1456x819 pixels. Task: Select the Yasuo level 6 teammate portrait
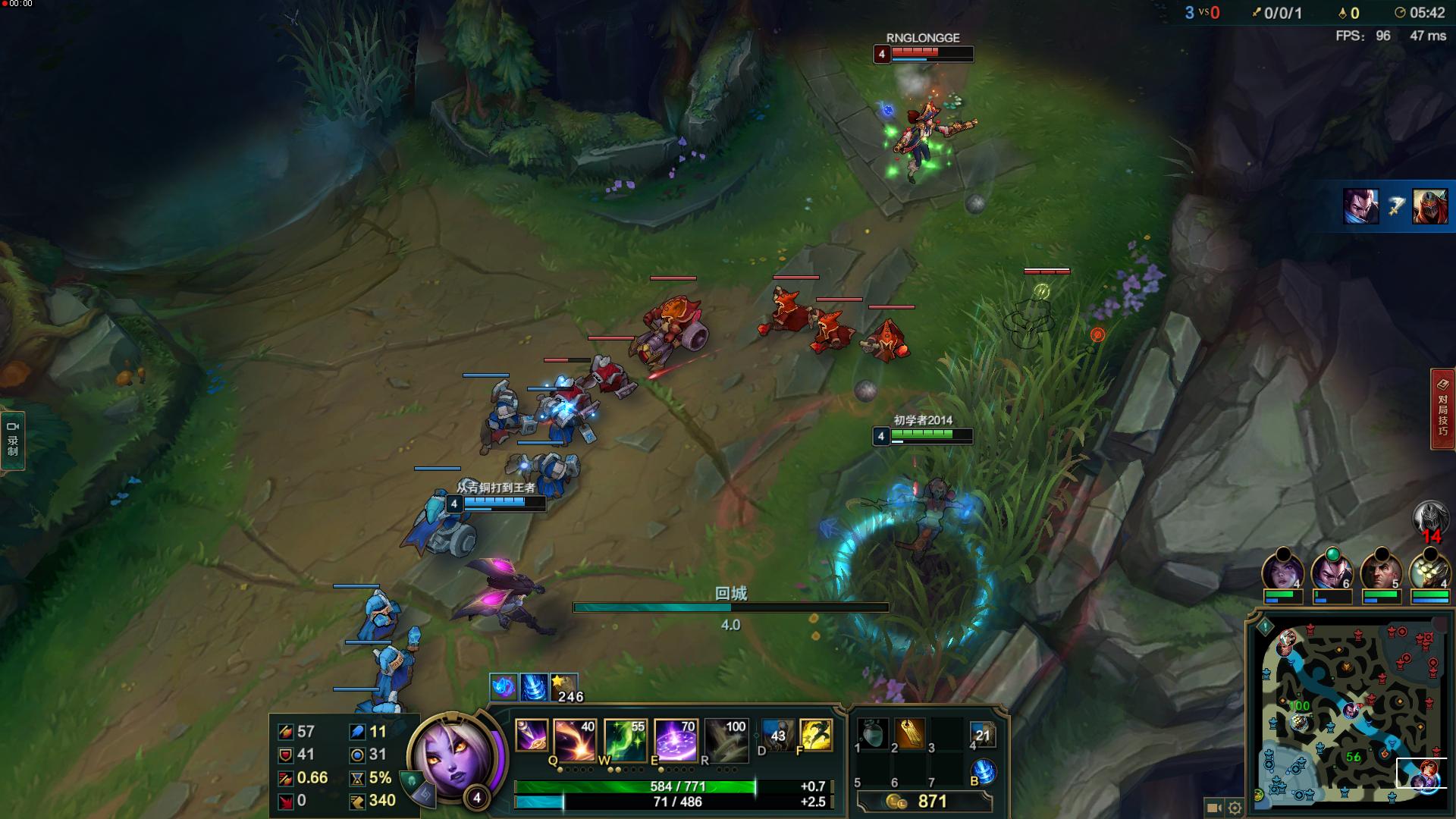pyautogui.click(x=1332, y=573)
